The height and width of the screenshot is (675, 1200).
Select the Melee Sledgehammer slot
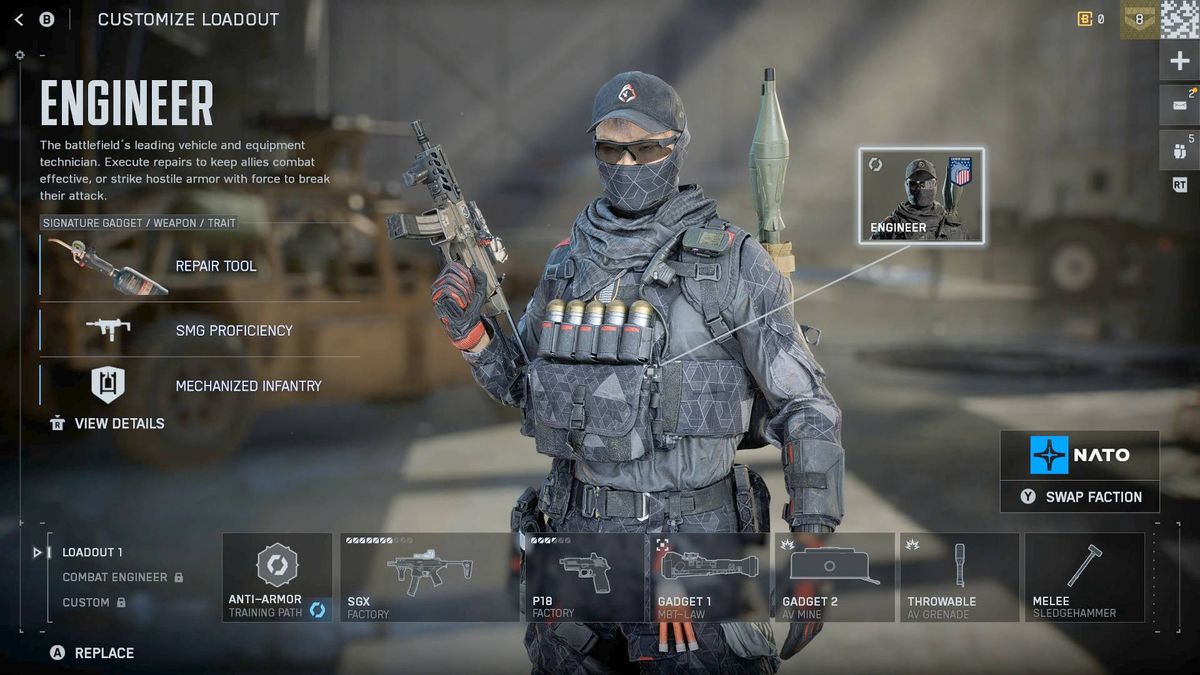1084,577
